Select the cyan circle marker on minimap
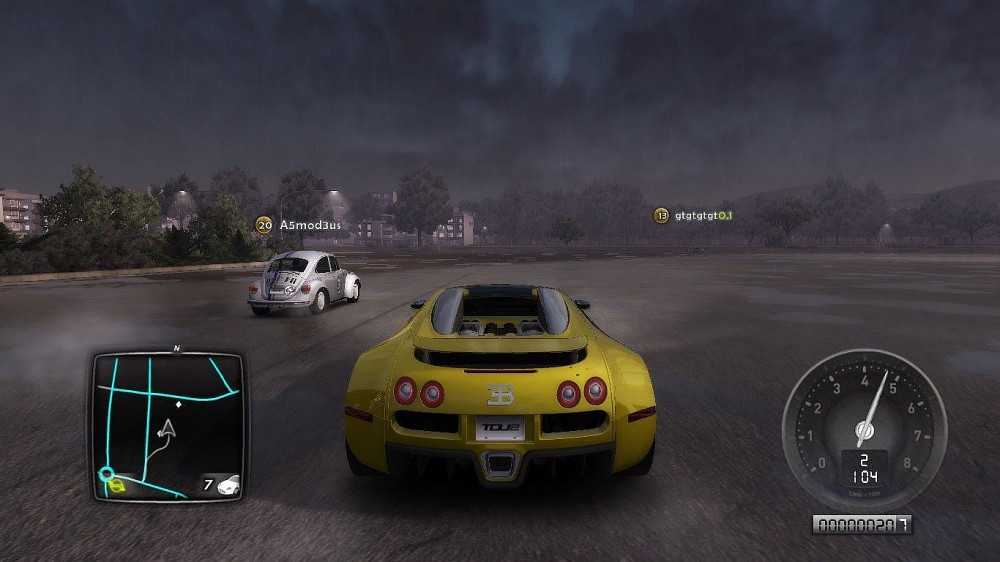Image resolution: width=1000 pixels, height=562 pixels. [x=106, y=473]
